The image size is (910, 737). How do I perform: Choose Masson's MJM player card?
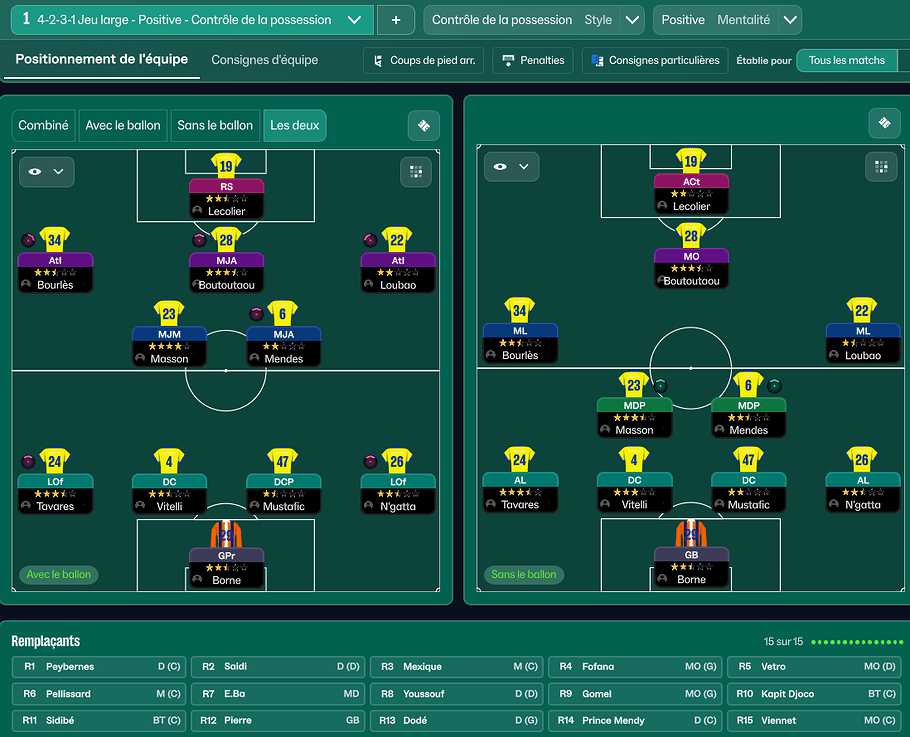169,345
